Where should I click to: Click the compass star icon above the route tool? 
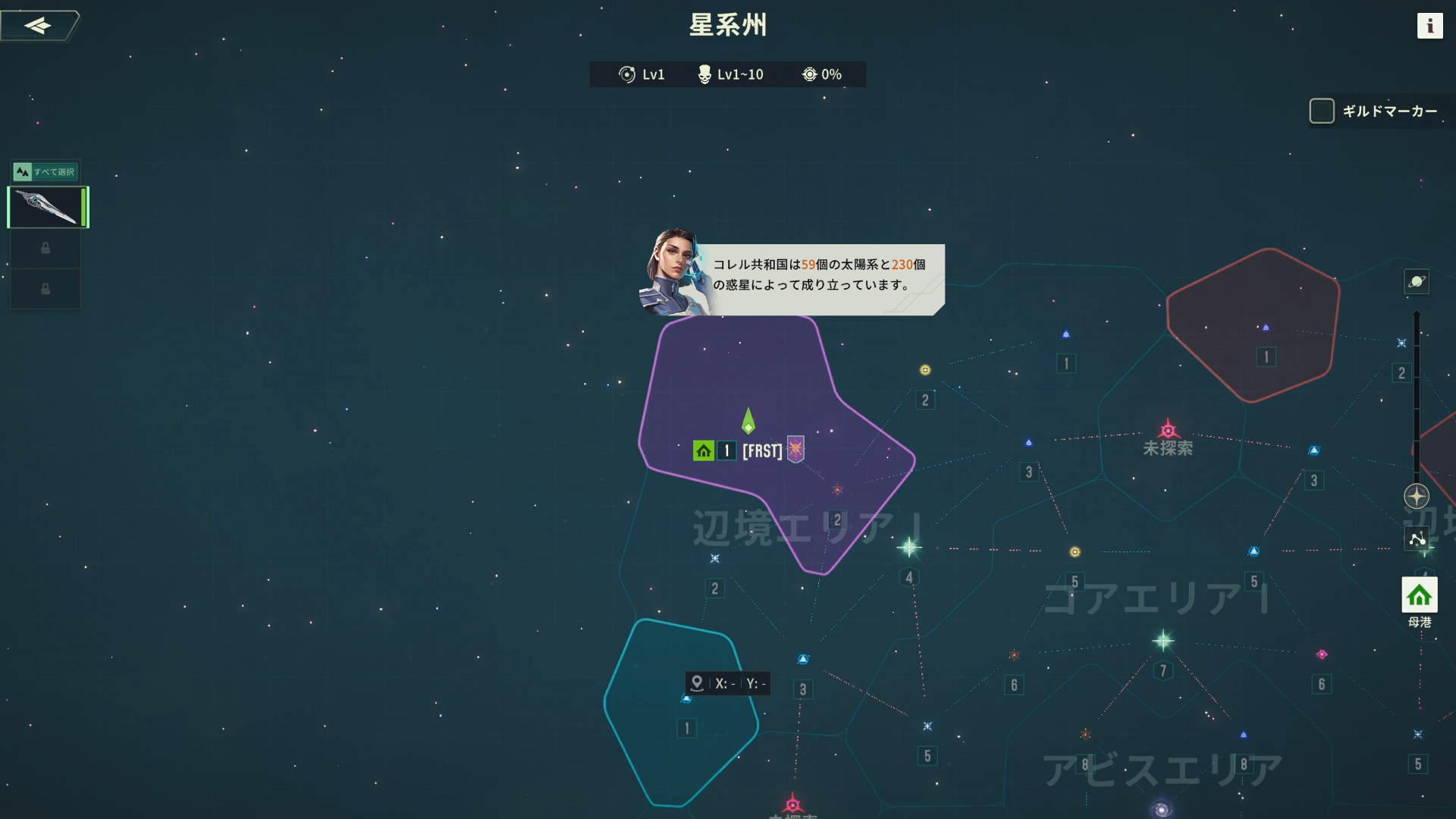pyautogui.click(x=1417, y=497)
